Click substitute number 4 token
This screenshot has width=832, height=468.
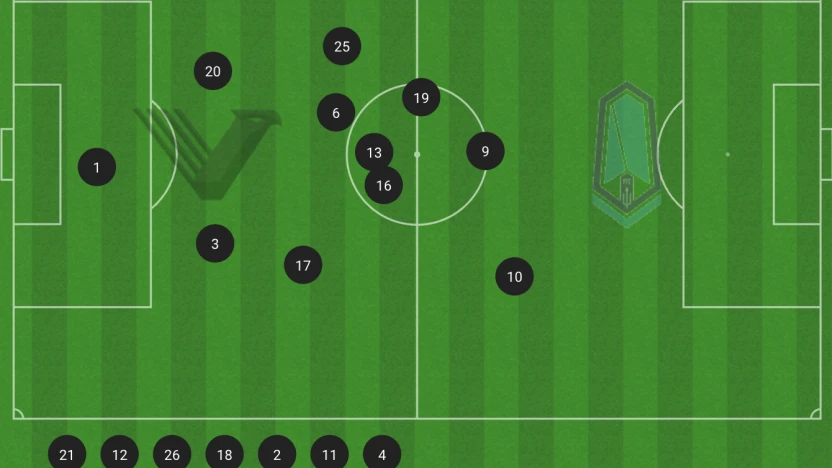coord(382,454)
